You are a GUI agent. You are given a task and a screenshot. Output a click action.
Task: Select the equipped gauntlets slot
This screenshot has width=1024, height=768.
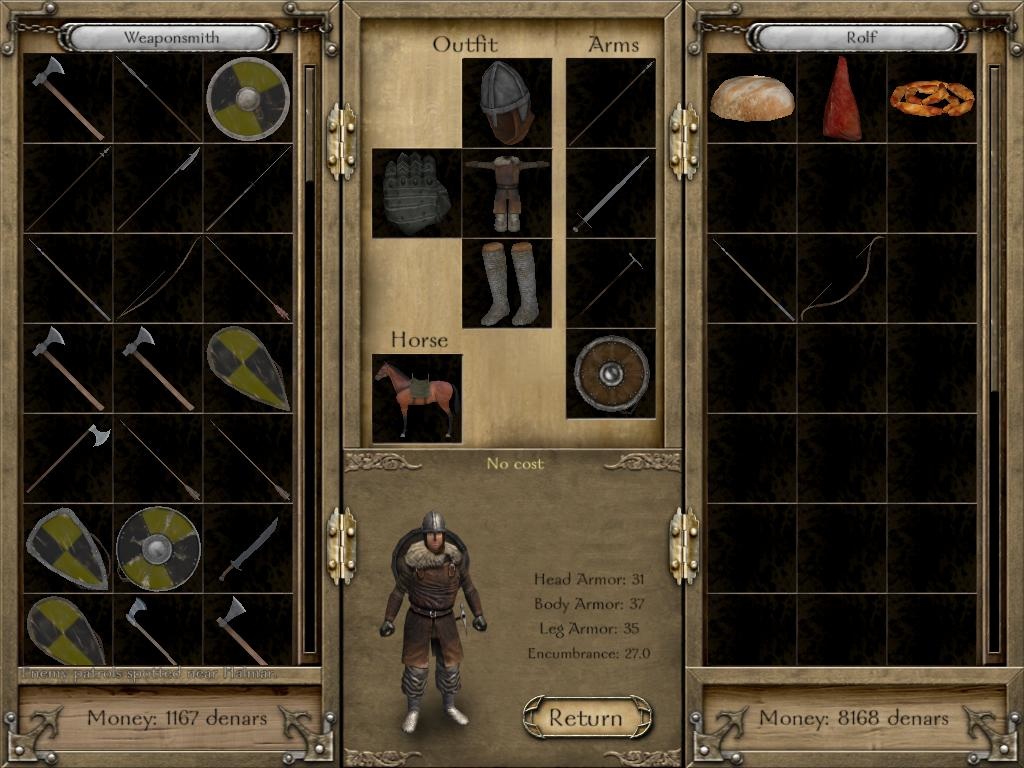[x=416, y=193]
